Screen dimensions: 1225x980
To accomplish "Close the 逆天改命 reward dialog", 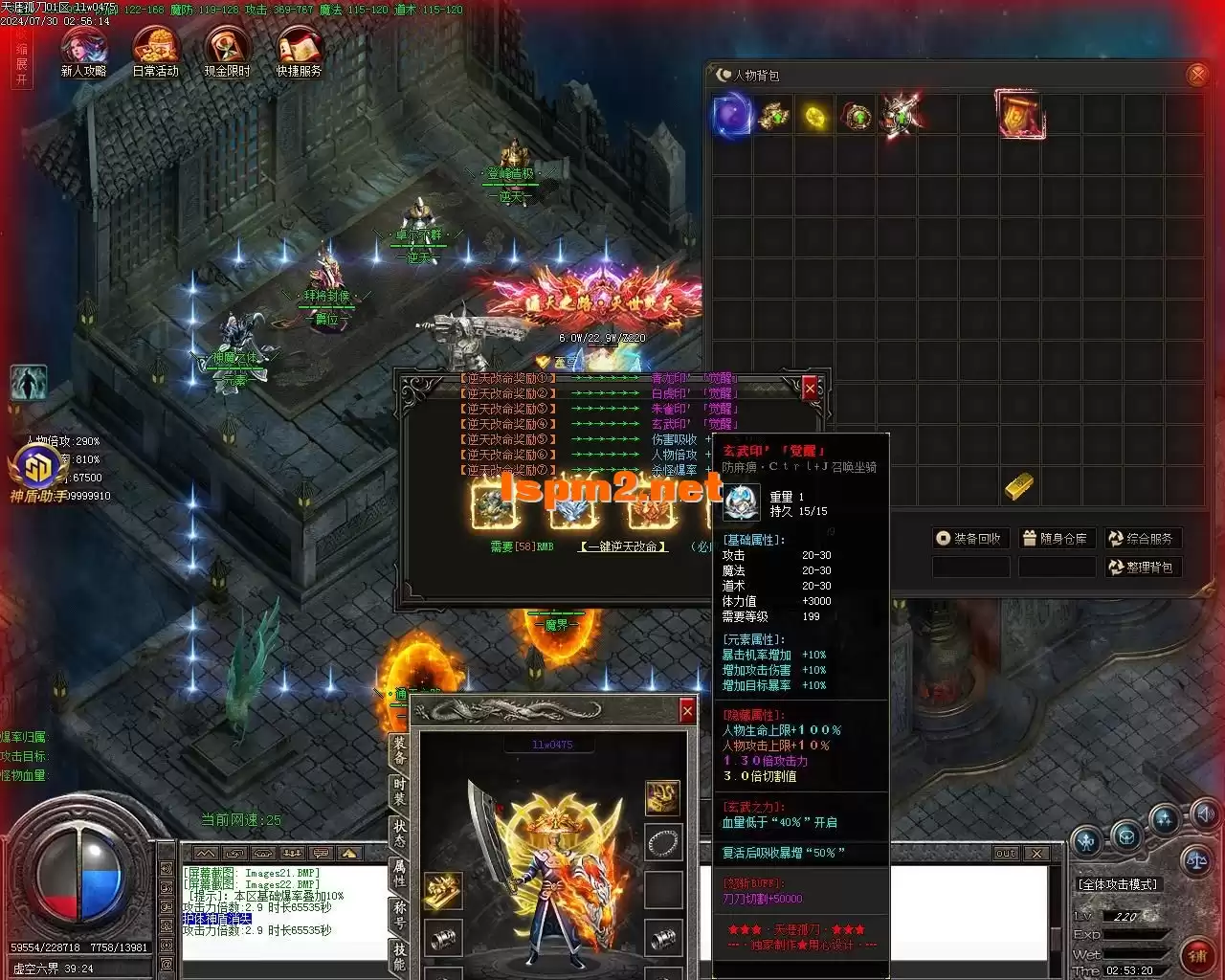I will click(x=811, y=388).
